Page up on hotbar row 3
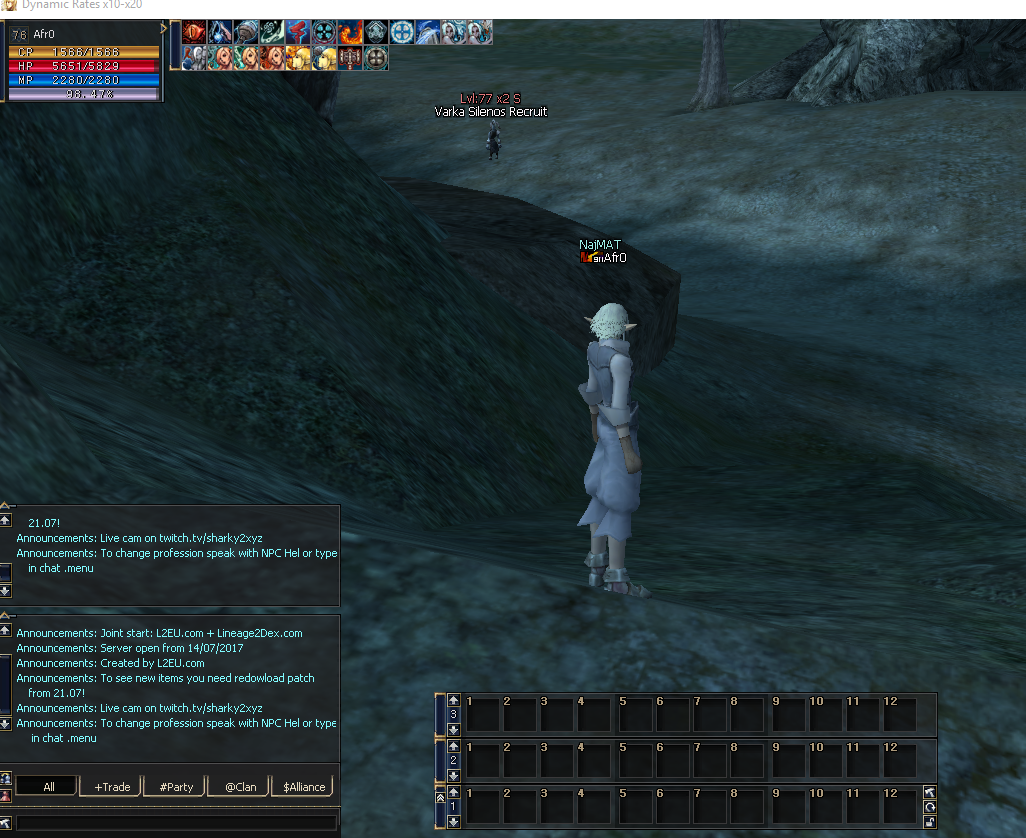 point(453,700)
